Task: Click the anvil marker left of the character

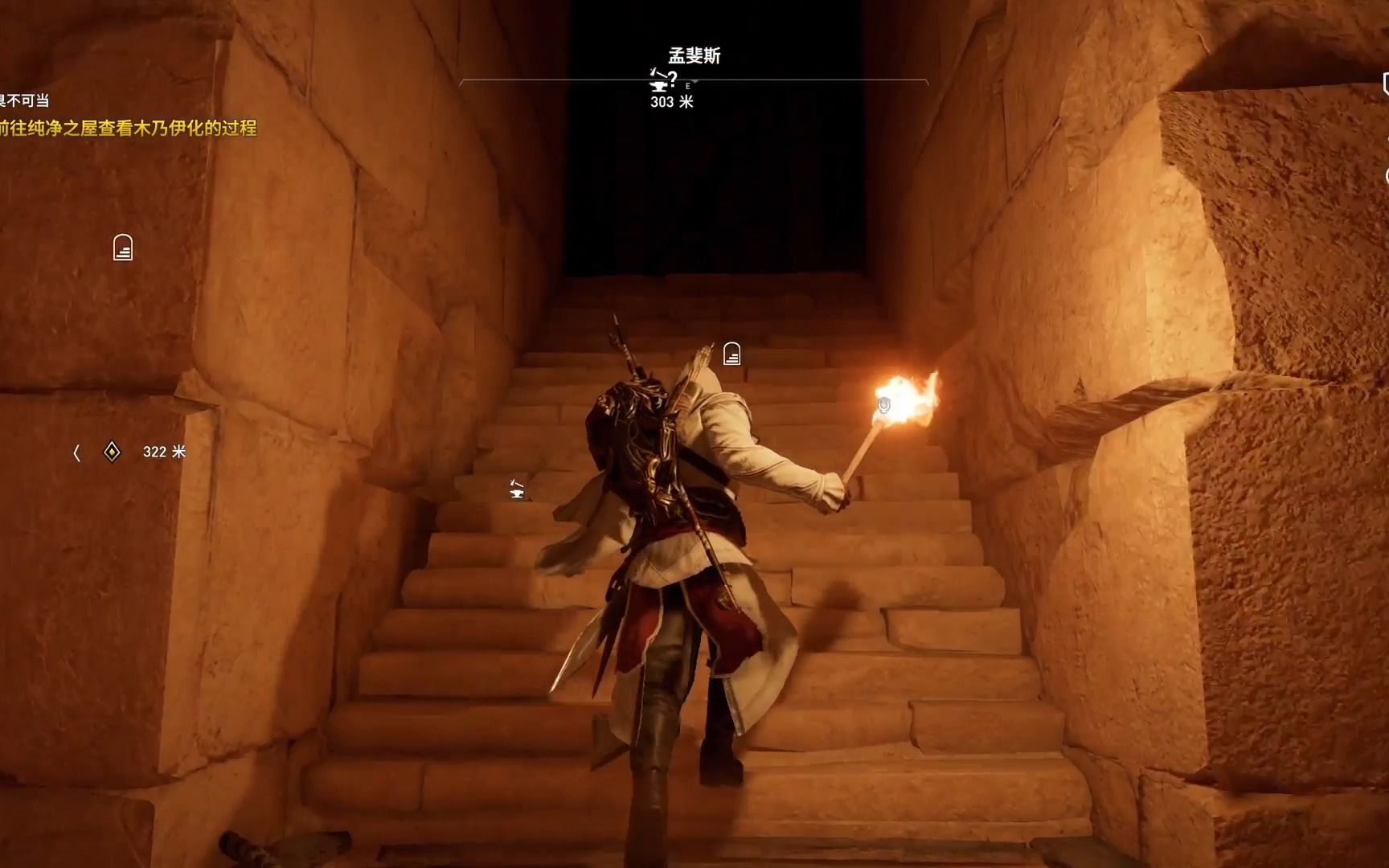Action: [x=518, y=489]
